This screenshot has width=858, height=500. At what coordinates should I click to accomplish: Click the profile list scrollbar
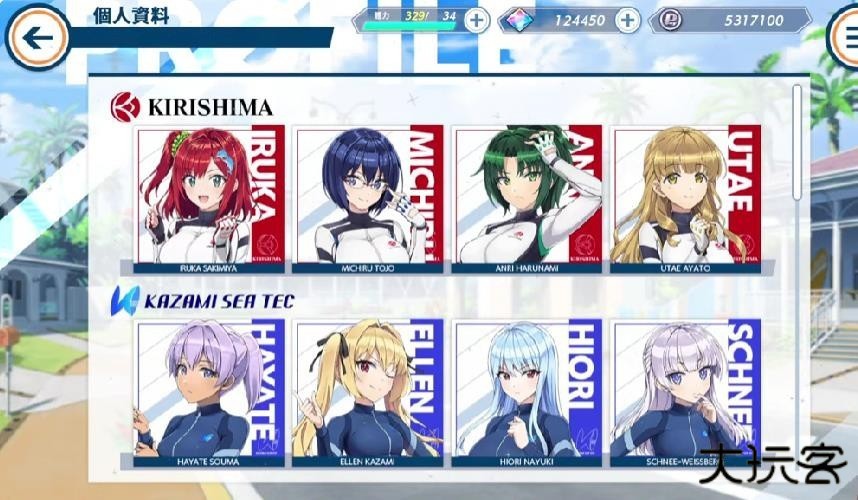[x=797, y=140]
